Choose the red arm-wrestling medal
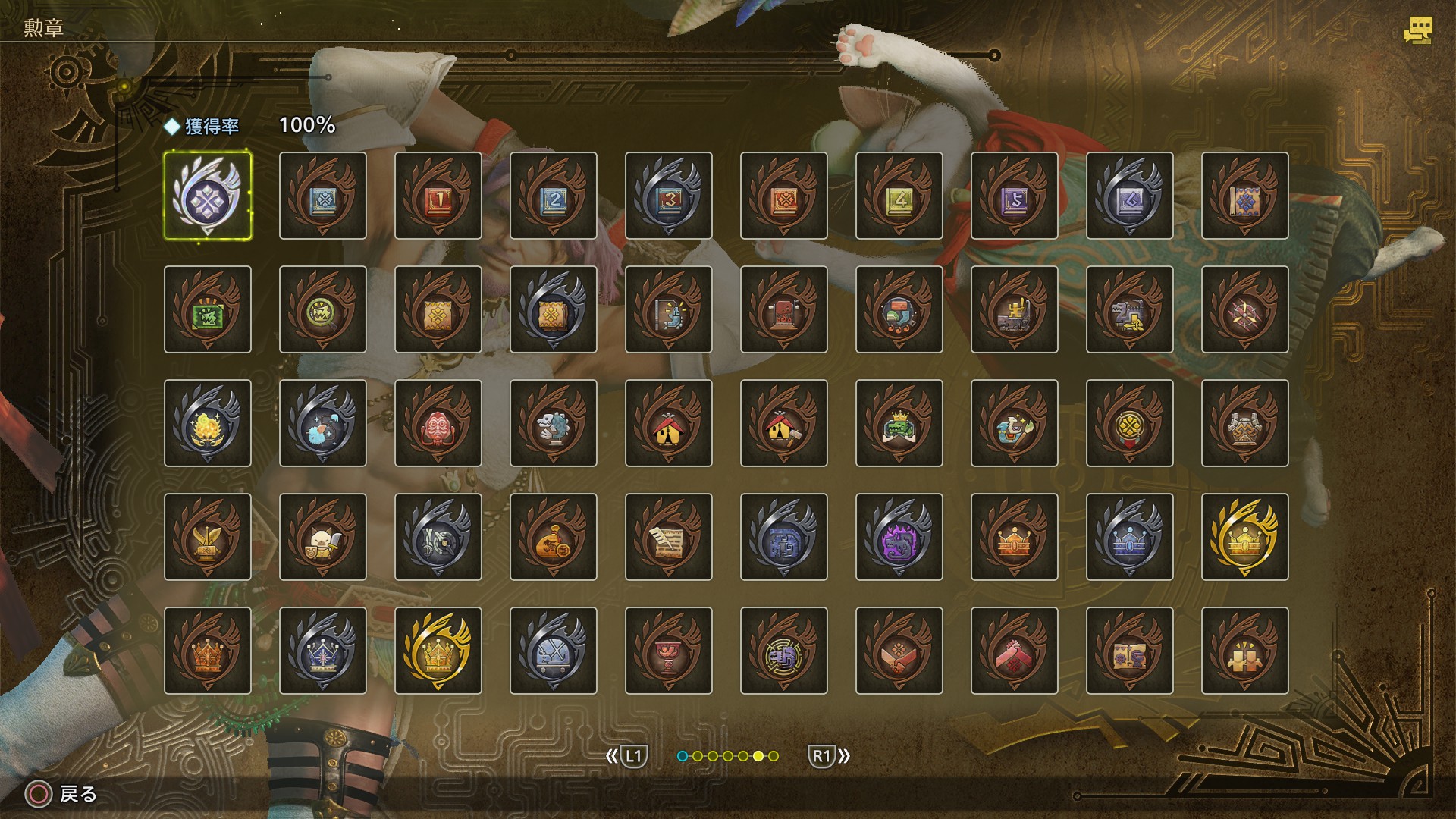The image size is (1456, 819). click(1015, 651)
